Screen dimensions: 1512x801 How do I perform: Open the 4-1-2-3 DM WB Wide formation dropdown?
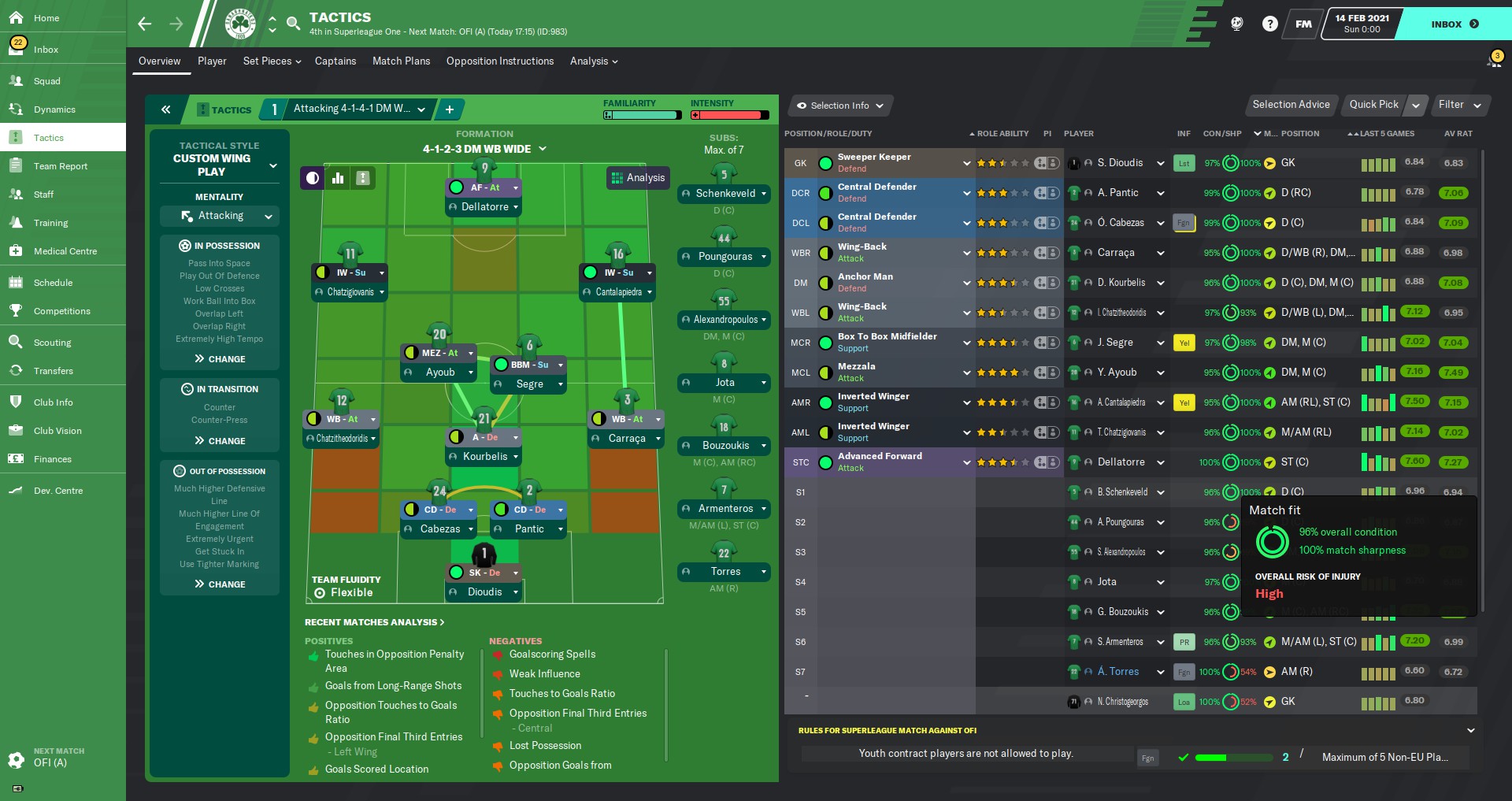(484, 149)
